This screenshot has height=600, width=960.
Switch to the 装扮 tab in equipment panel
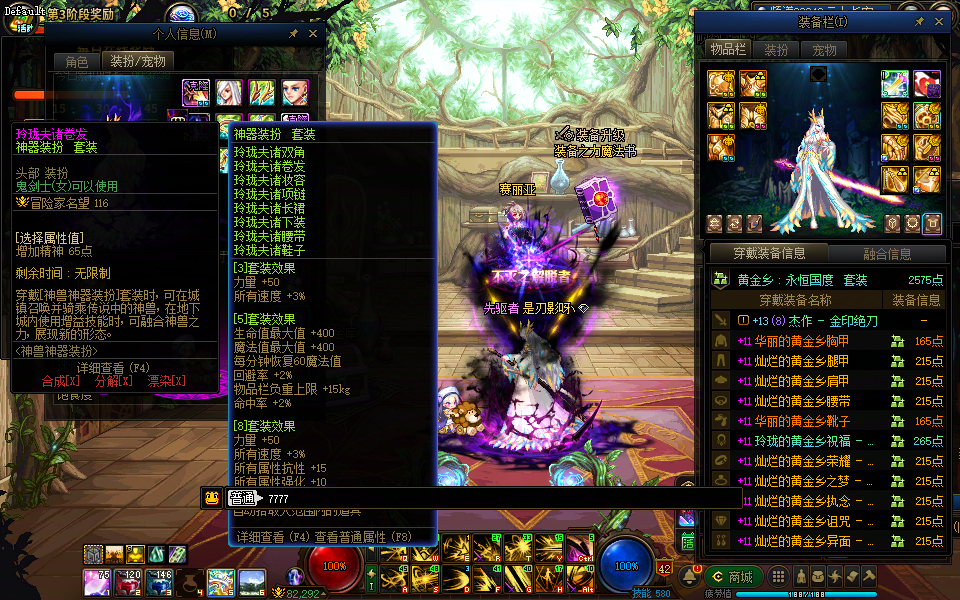(x=775, y=49)
